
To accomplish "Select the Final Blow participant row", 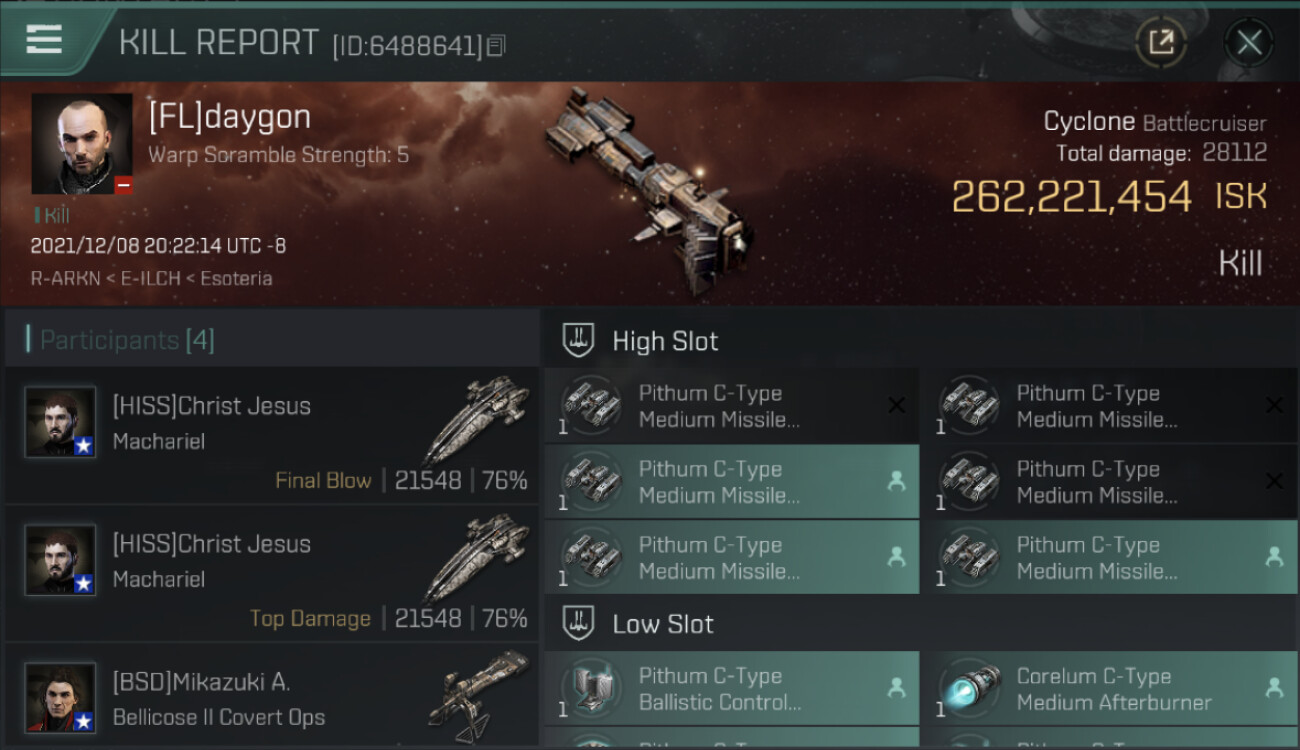I will pos(272,435).
